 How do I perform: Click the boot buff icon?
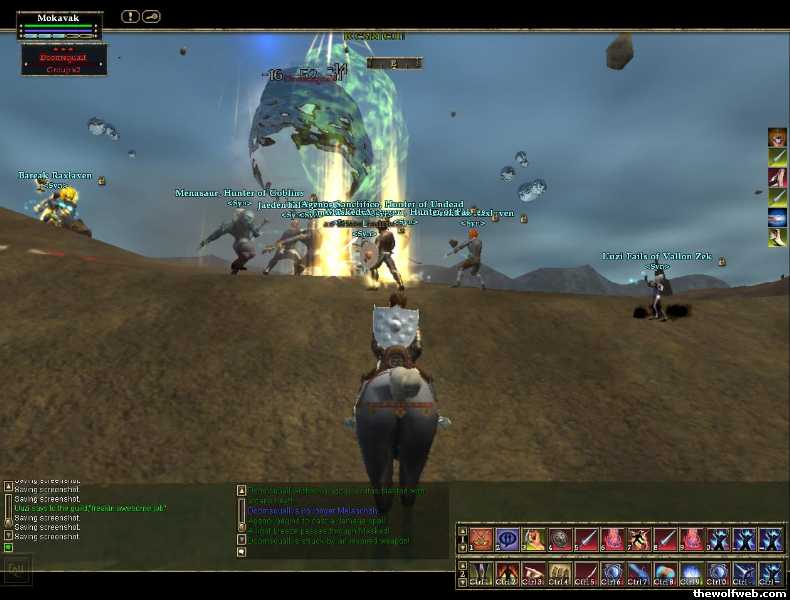pos(777,237)
